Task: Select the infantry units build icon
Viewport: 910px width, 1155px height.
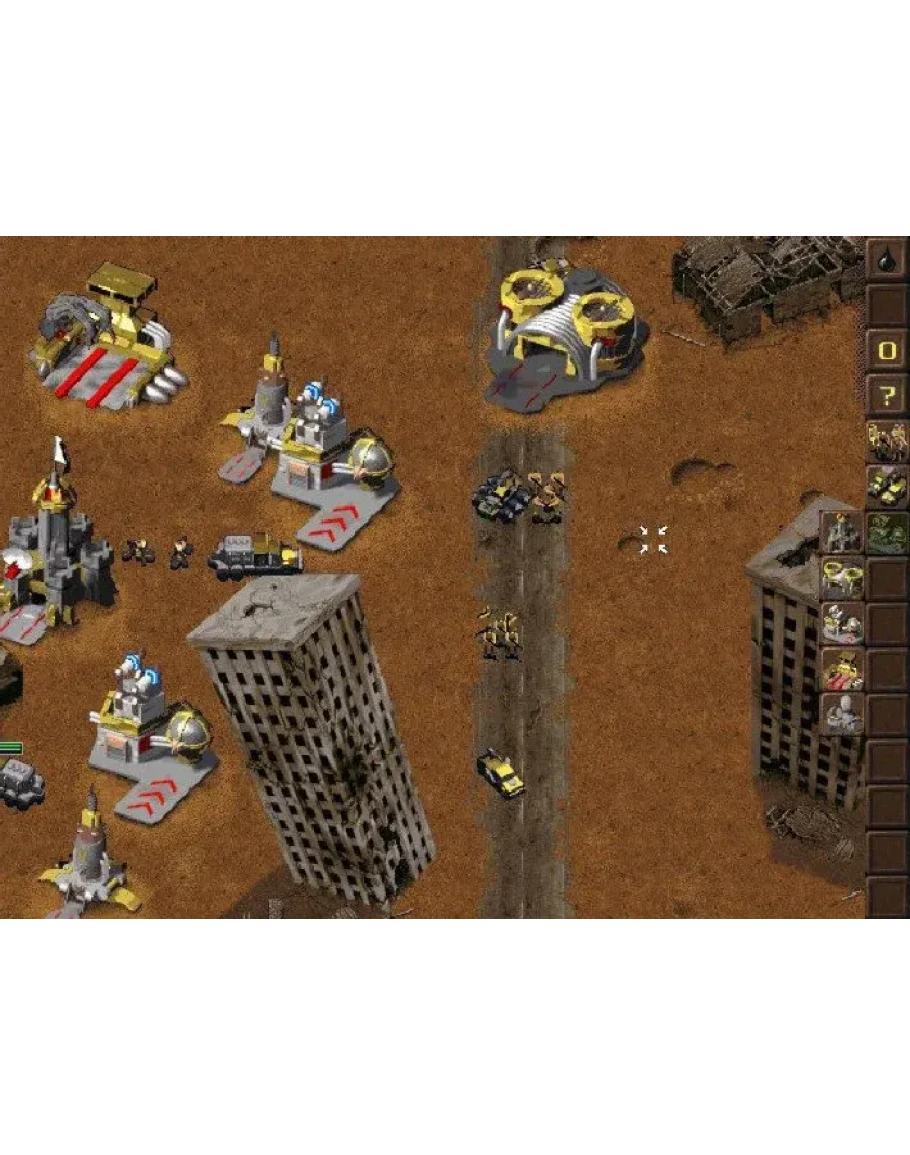Action: point(887,440)
